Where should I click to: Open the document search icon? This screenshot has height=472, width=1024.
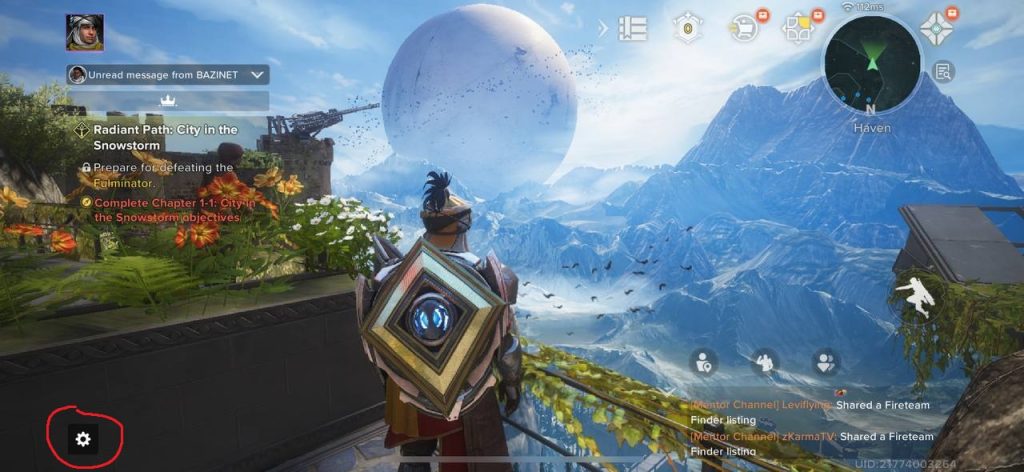click(942, 71)
